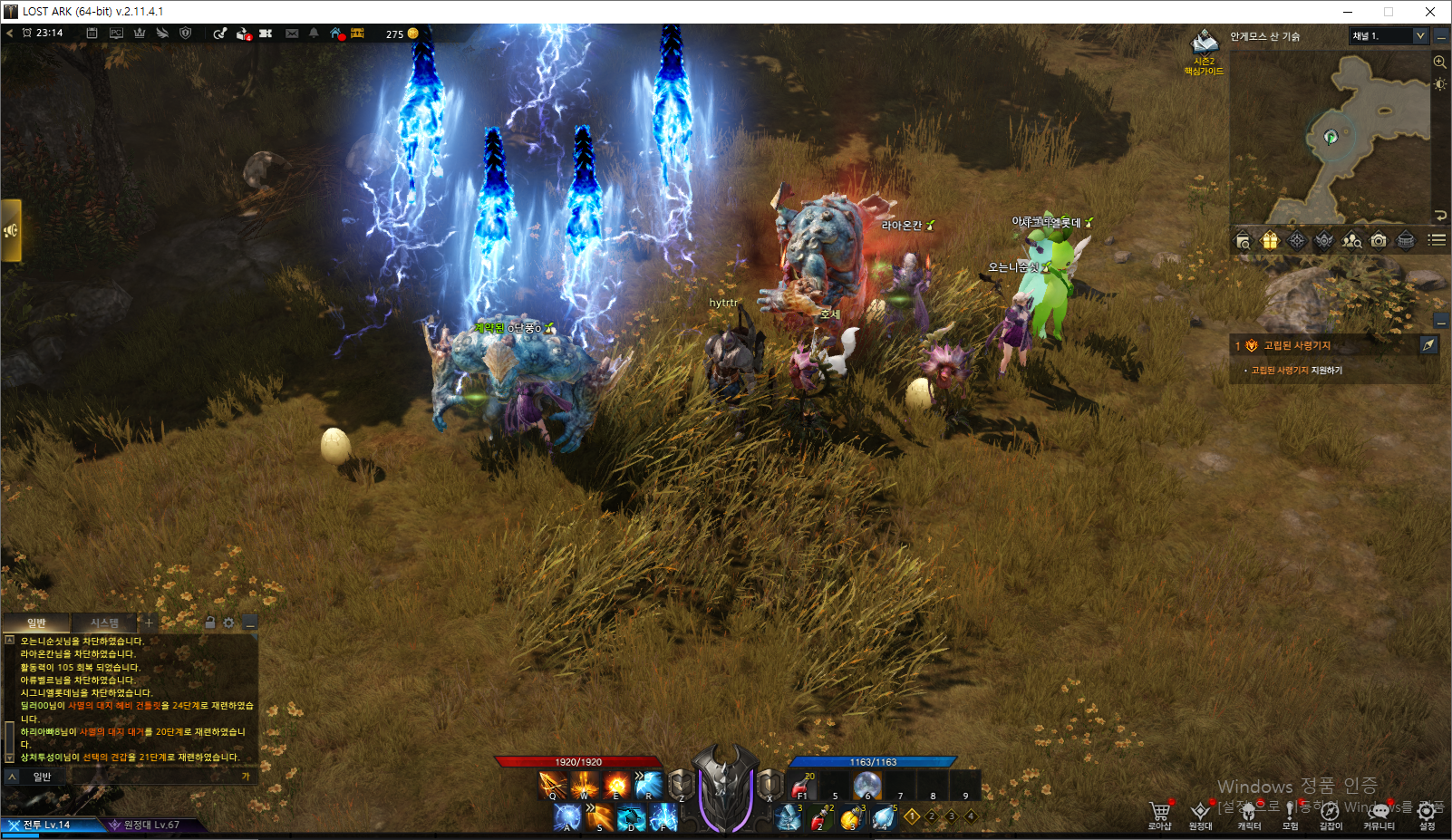Open the mail envelope icon
This screenshot has width=1452, height=840.
292,34
